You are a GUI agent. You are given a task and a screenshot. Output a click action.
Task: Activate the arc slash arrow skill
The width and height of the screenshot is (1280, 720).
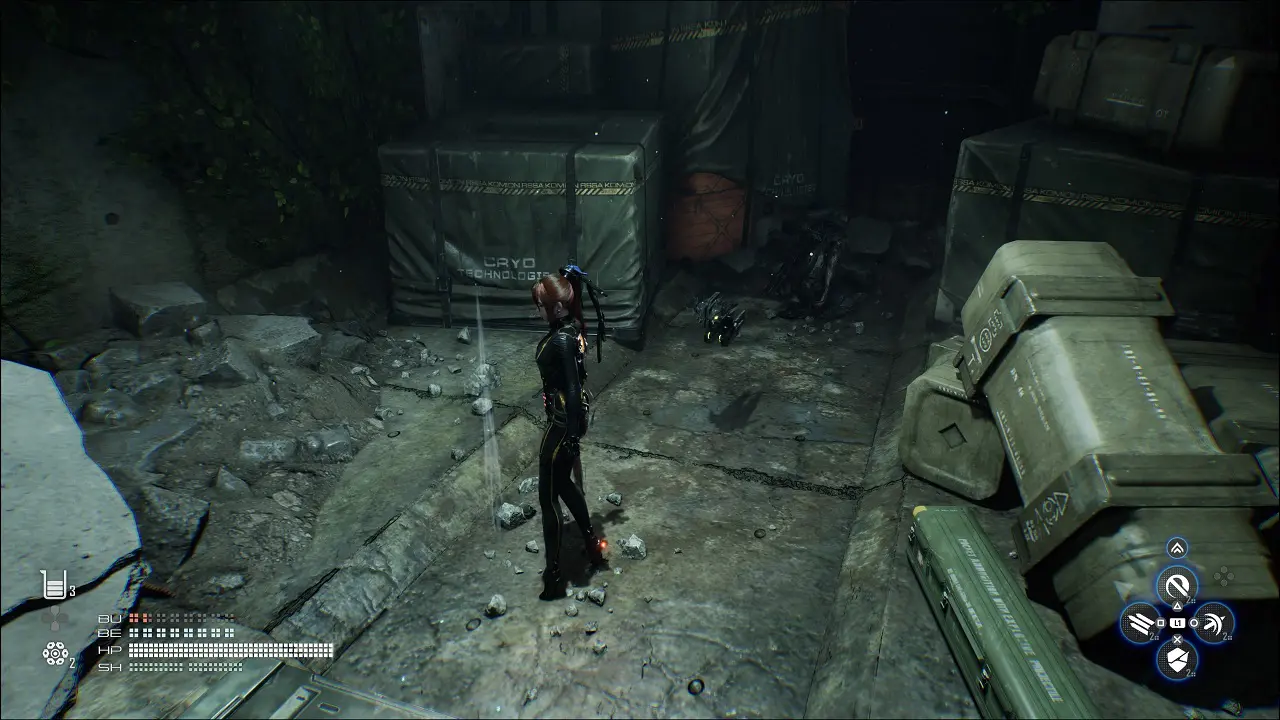pyautogui.click(x=1213, y=623)
